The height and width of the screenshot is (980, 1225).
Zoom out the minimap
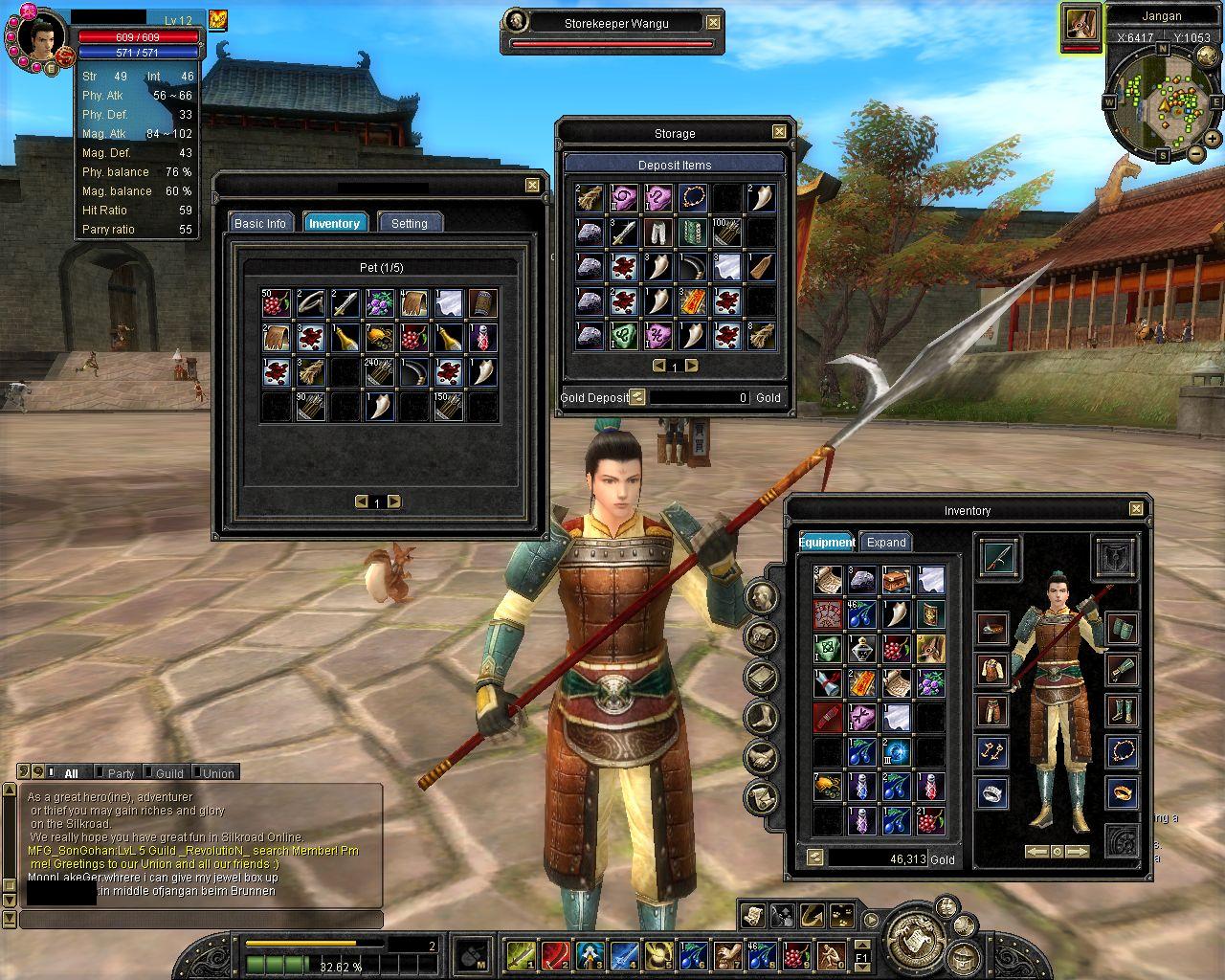[x=1195, y=153]
